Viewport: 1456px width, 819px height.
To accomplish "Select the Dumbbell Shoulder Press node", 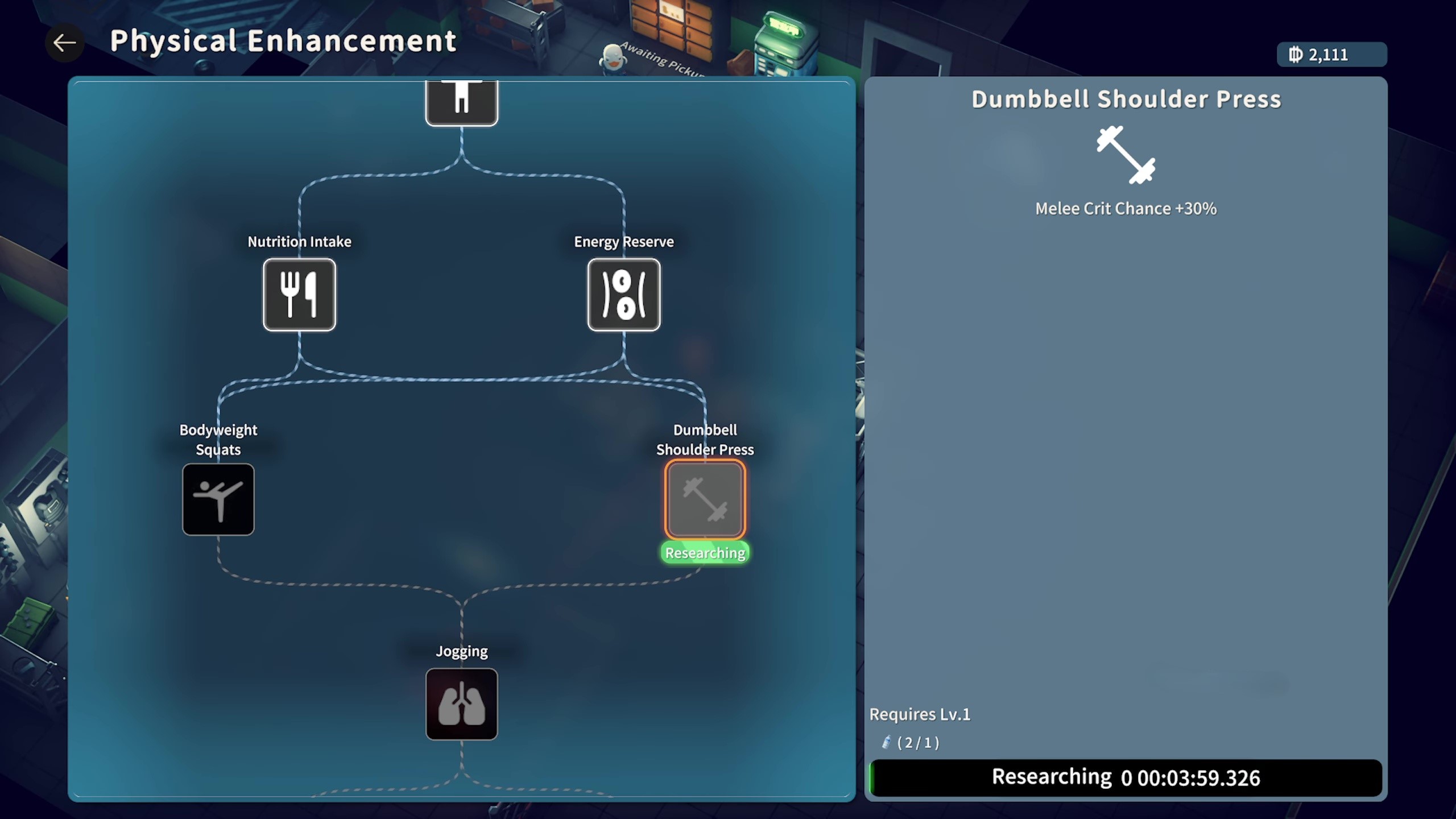I will point(705,499).
